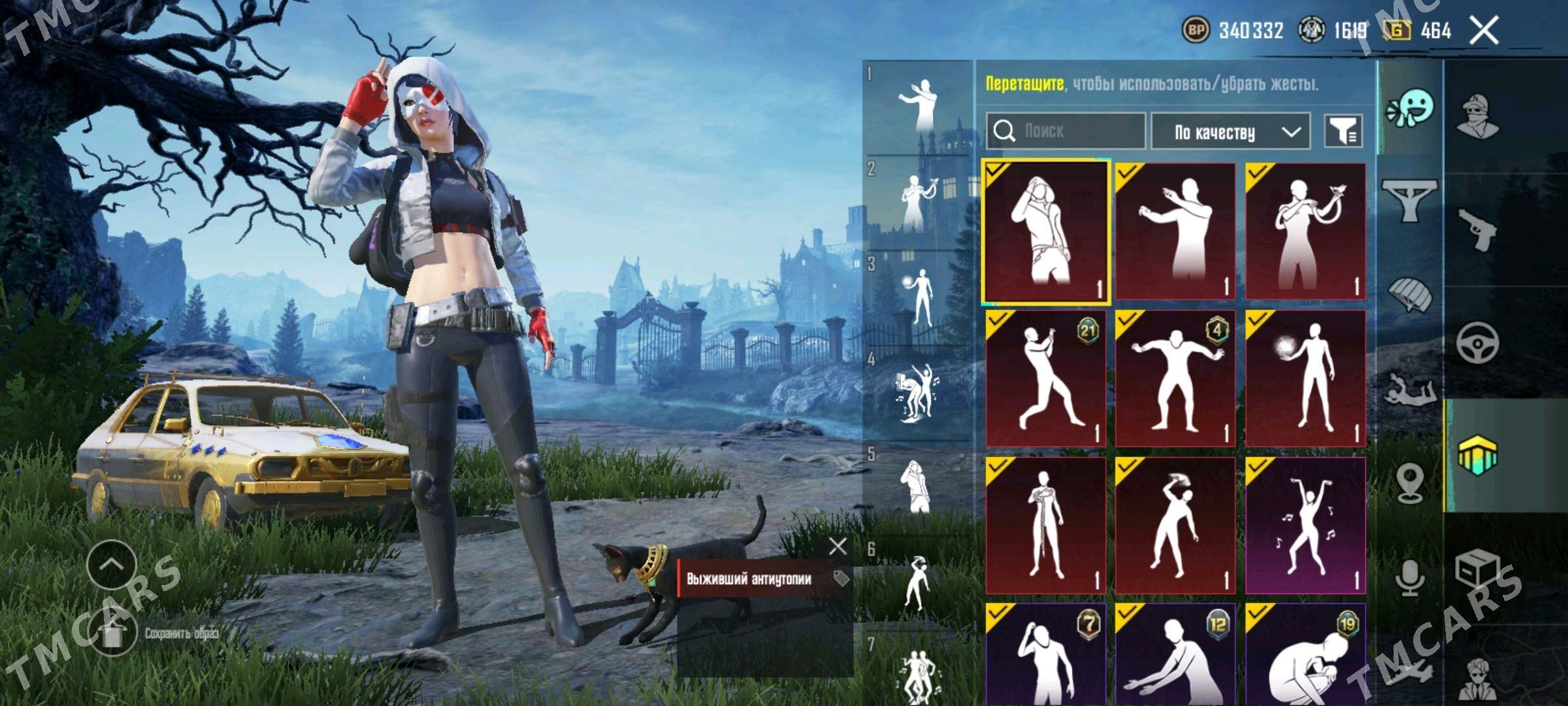Open the emote filter button

1343,131
